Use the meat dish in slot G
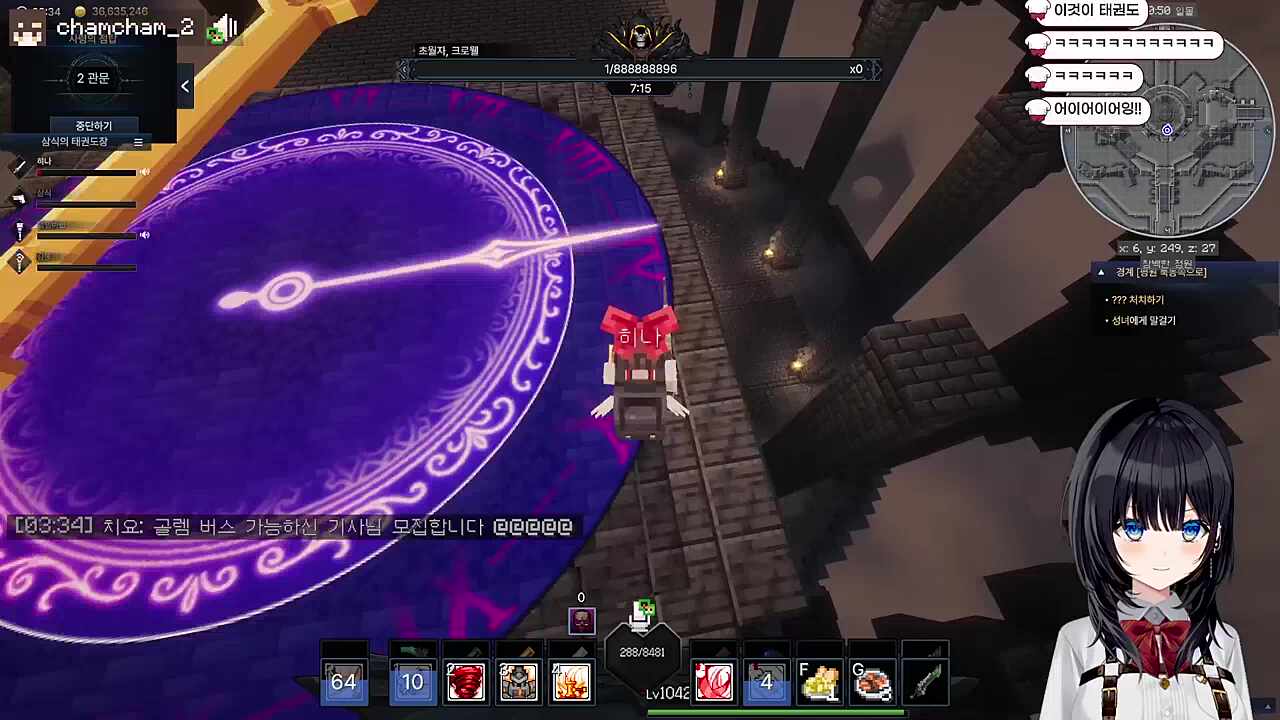 coord(872,682)
